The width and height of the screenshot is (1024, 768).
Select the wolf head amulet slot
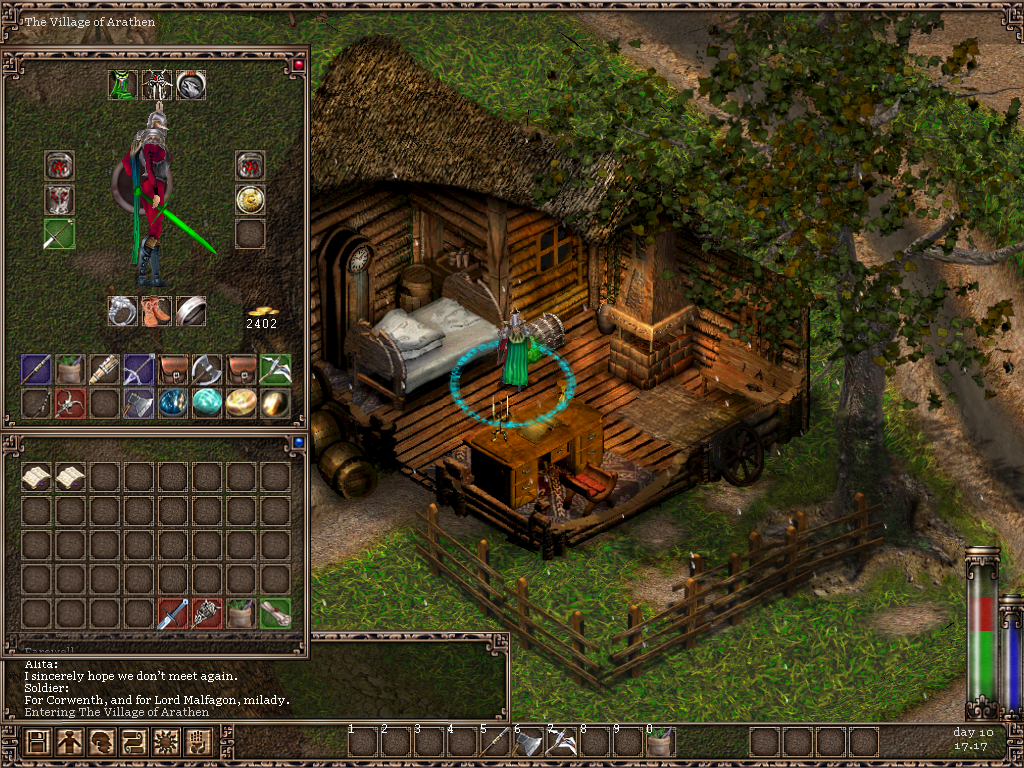[191, 85]
